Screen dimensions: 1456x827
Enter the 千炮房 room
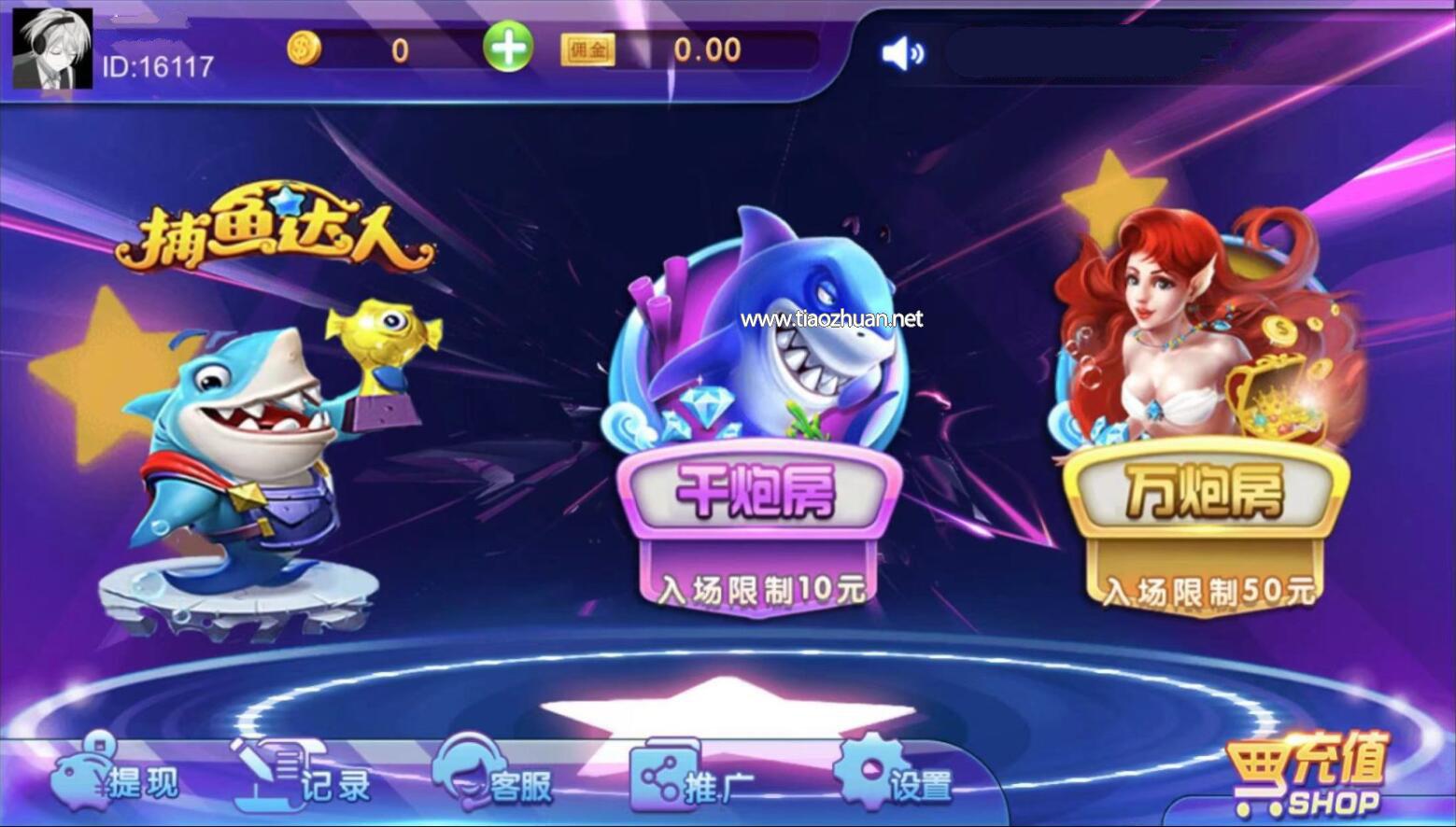(x=758, y=495)
